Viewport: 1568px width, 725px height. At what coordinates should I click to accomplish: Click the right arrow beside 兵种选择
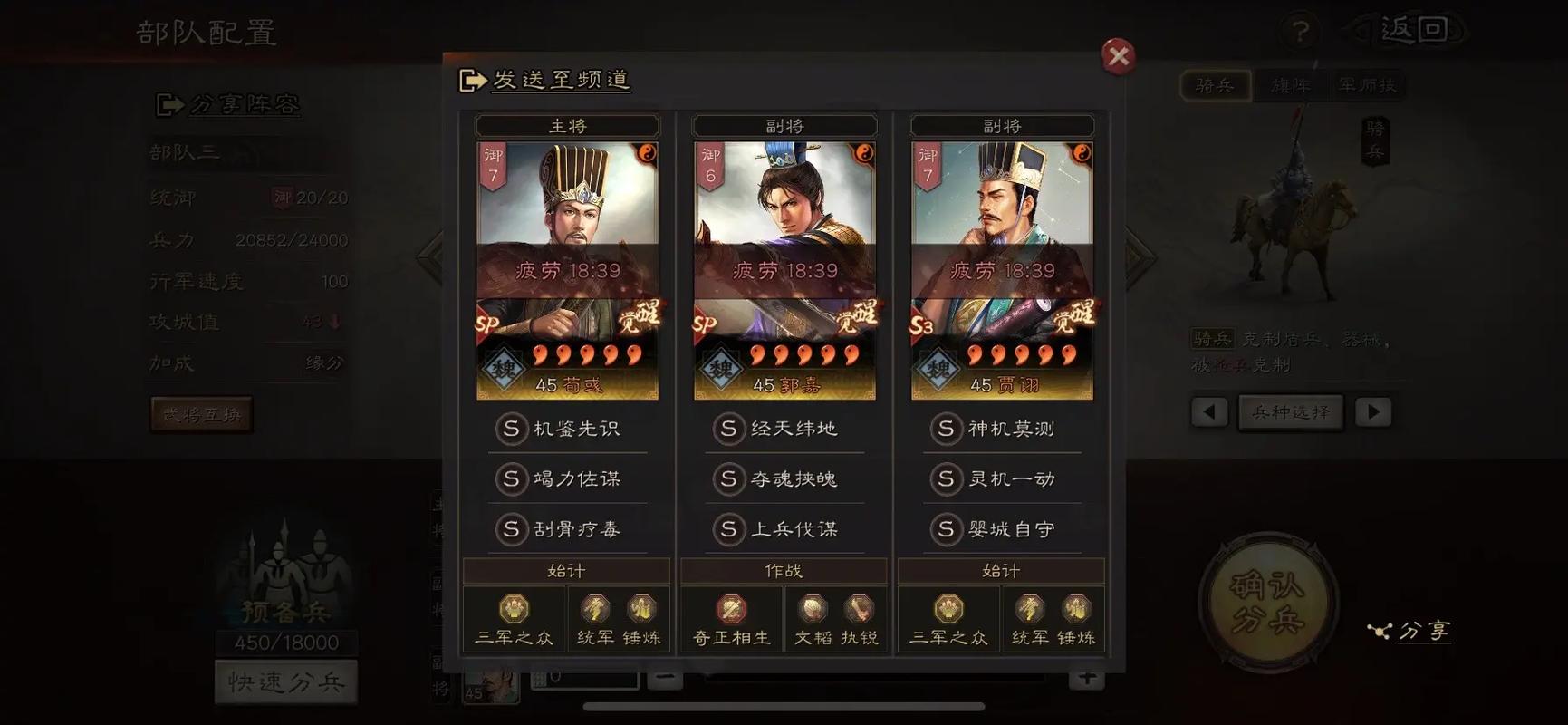coord(1373,411)
